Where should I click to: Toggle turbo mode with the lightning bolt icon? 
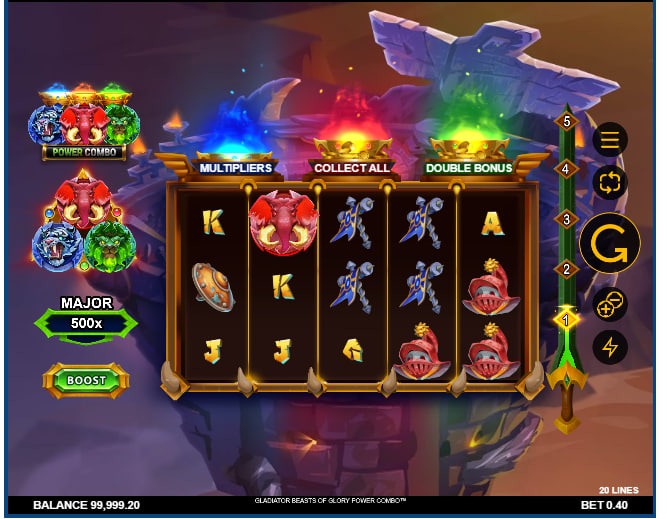click(x=610, y=347)
